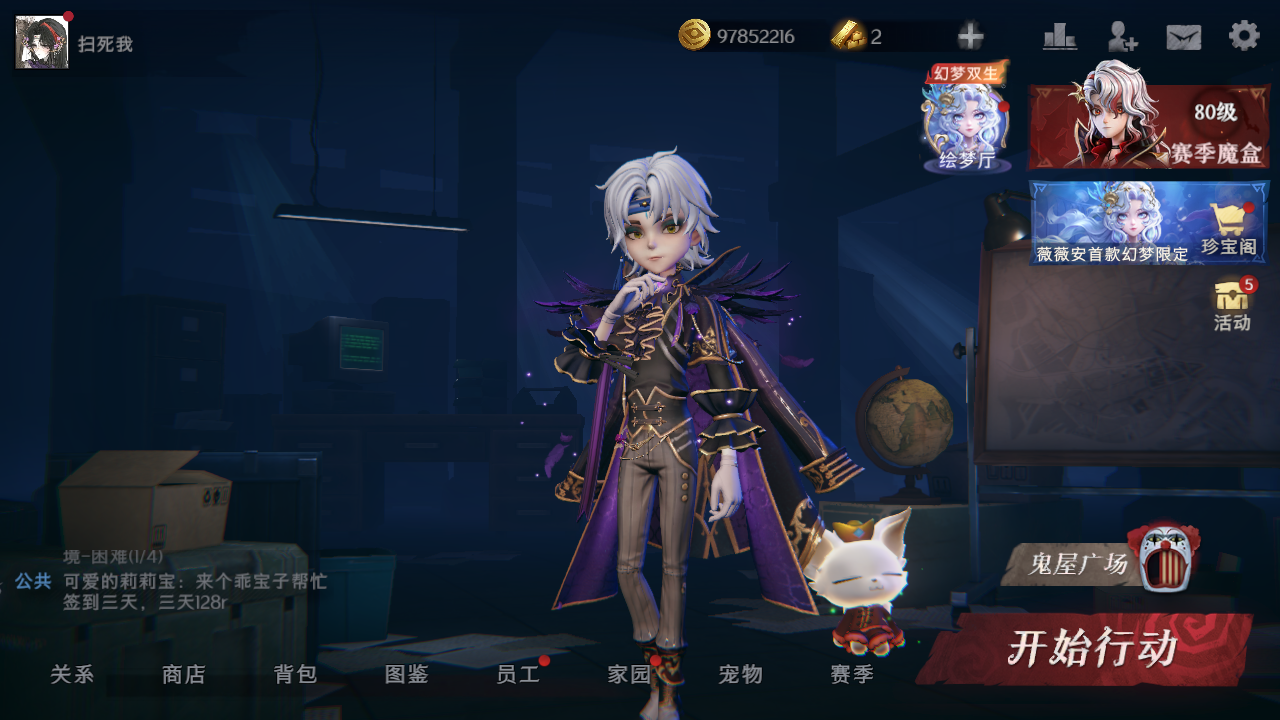Visit the 珍宝阁 shop banner
This screenshot has width=1280, height=720.
1148,222
